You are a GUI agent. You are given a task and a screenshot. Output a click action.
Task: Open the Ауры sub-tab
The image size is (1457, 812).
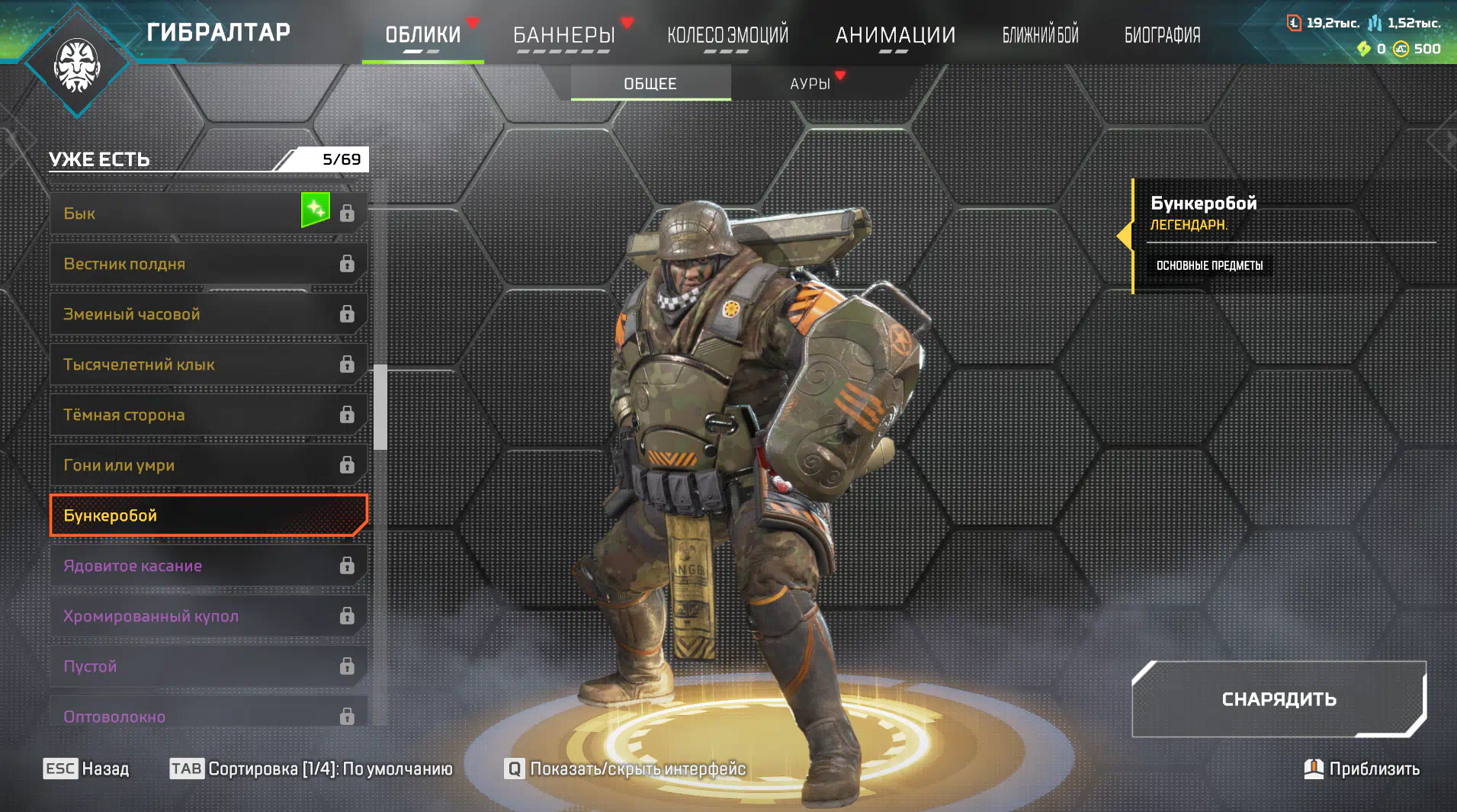coord(810,83)
